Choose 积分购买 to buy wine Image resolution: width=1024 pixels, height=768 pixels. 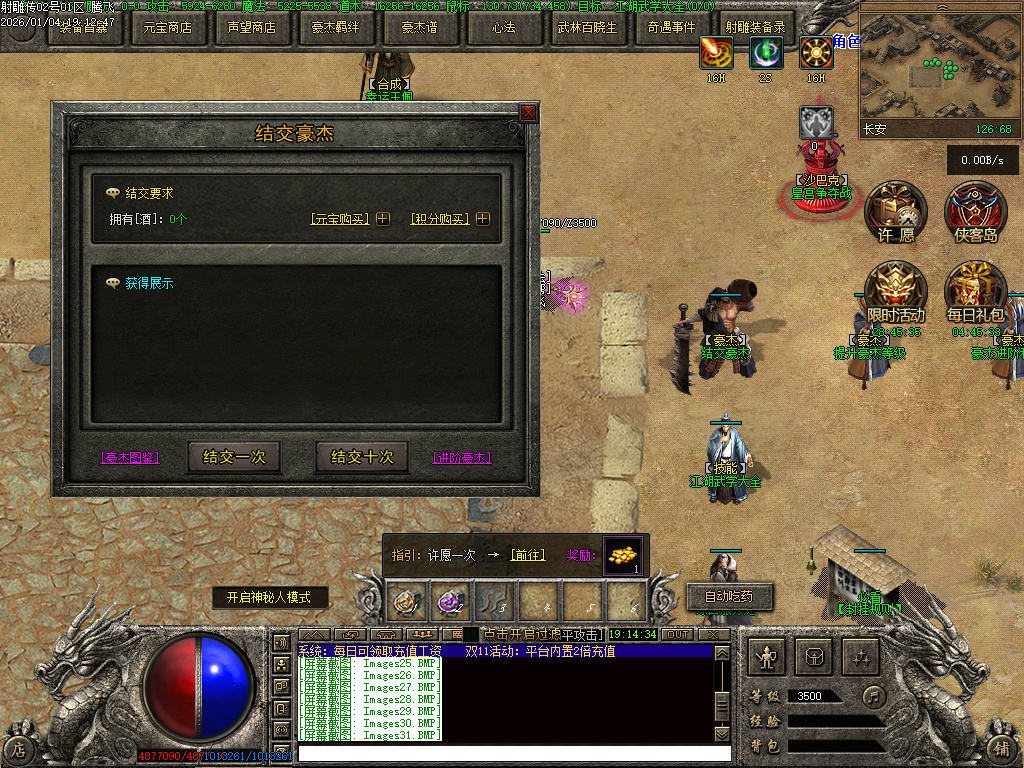tap(439, 219)
